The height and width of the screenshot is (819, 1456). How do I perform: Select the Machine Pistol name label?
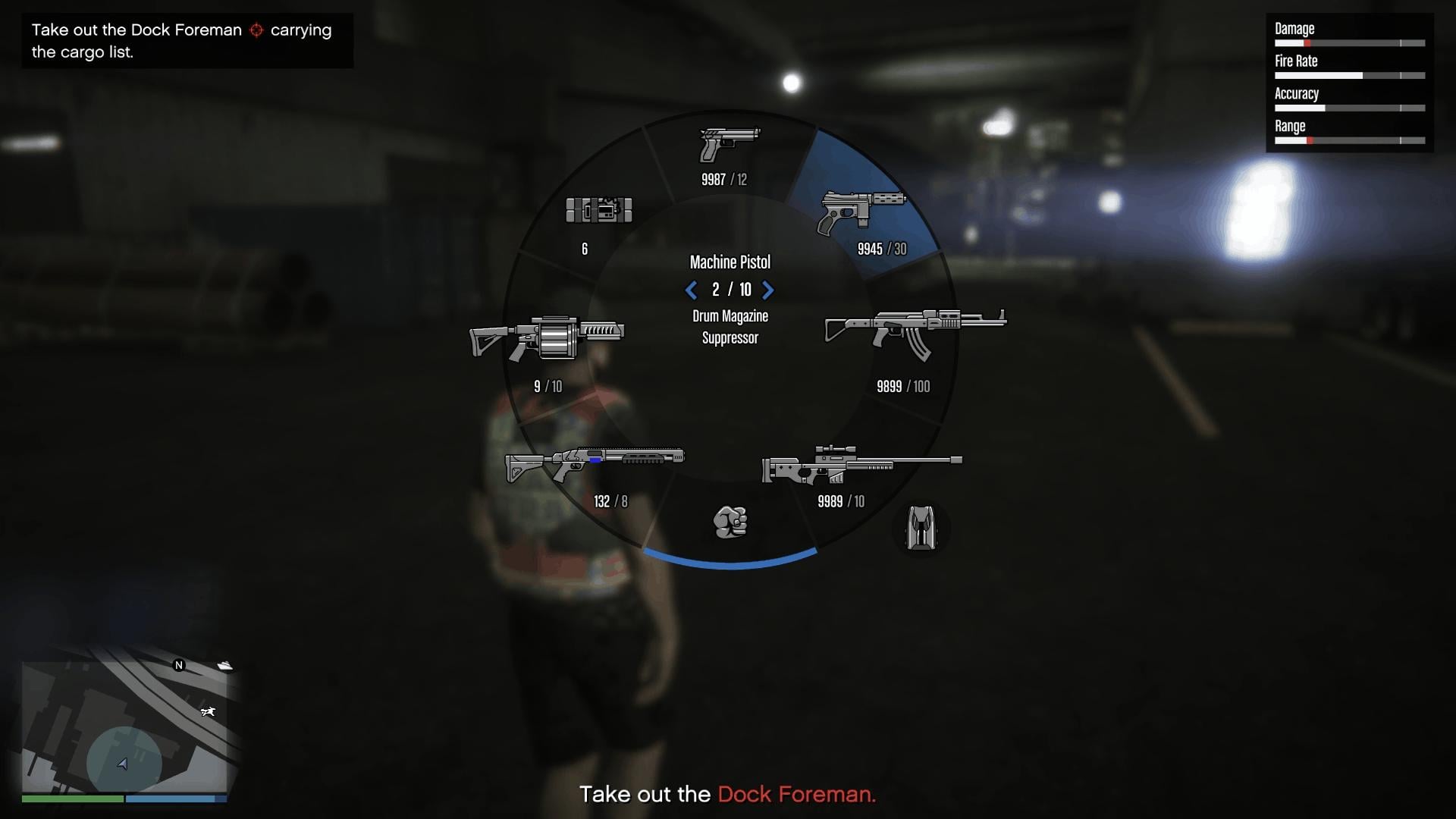pos(730,262)
